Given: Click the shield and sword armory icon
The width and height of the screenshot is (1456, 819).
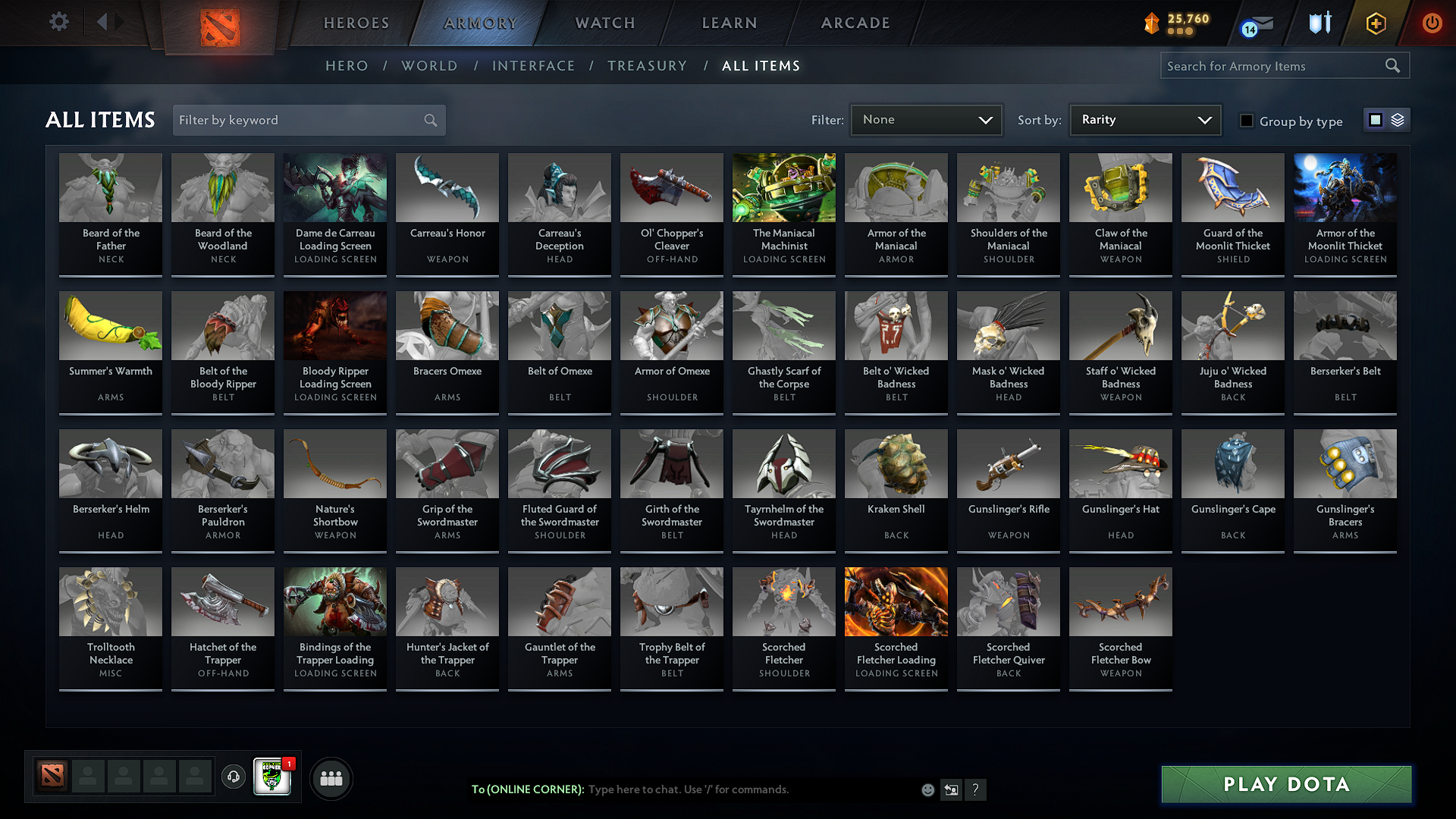Looking at the screenshot, I should click(1319, 23).
